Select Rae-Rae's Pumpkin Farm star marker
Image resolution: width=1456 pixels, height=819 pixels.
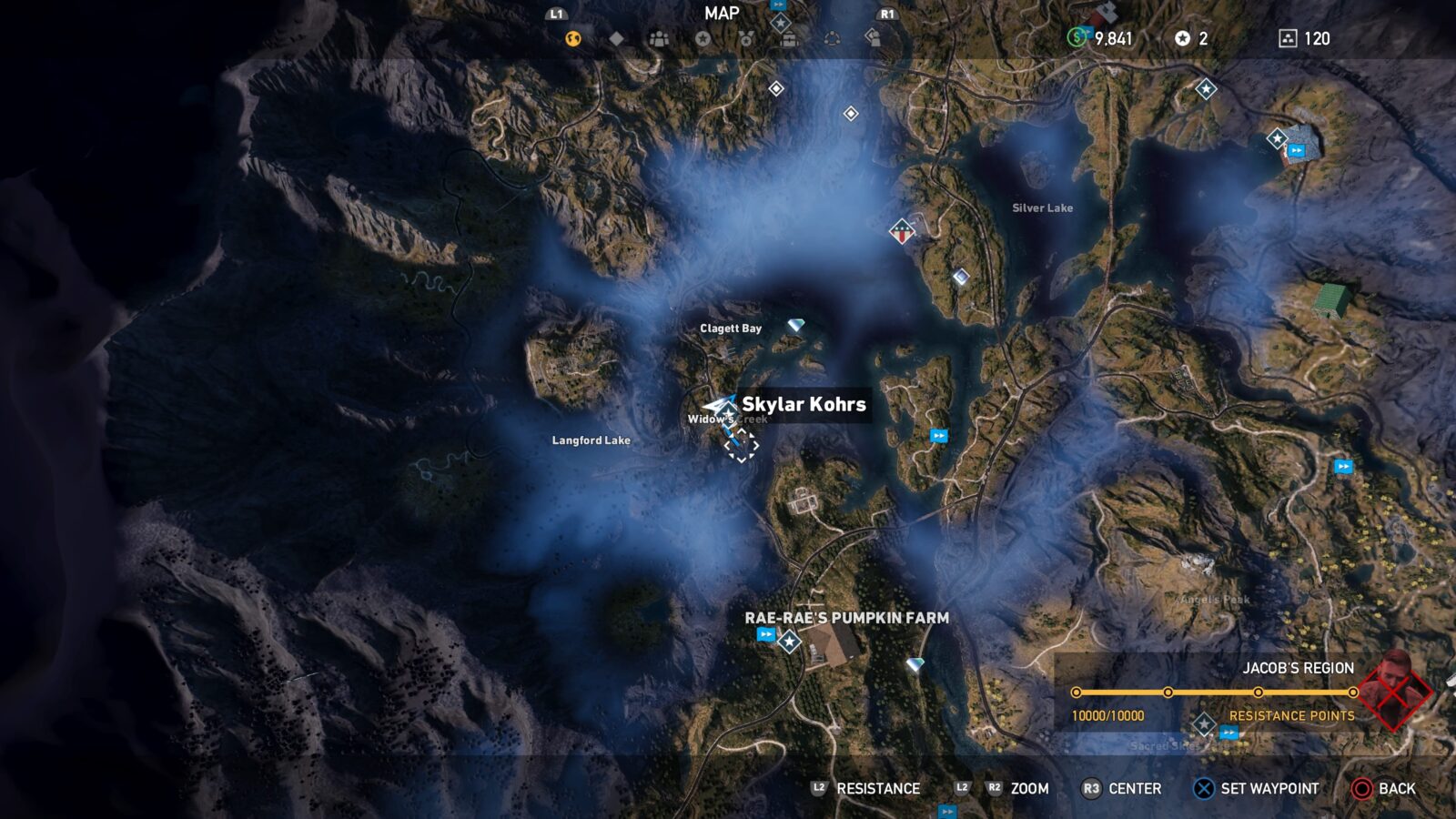pos(789,642)
